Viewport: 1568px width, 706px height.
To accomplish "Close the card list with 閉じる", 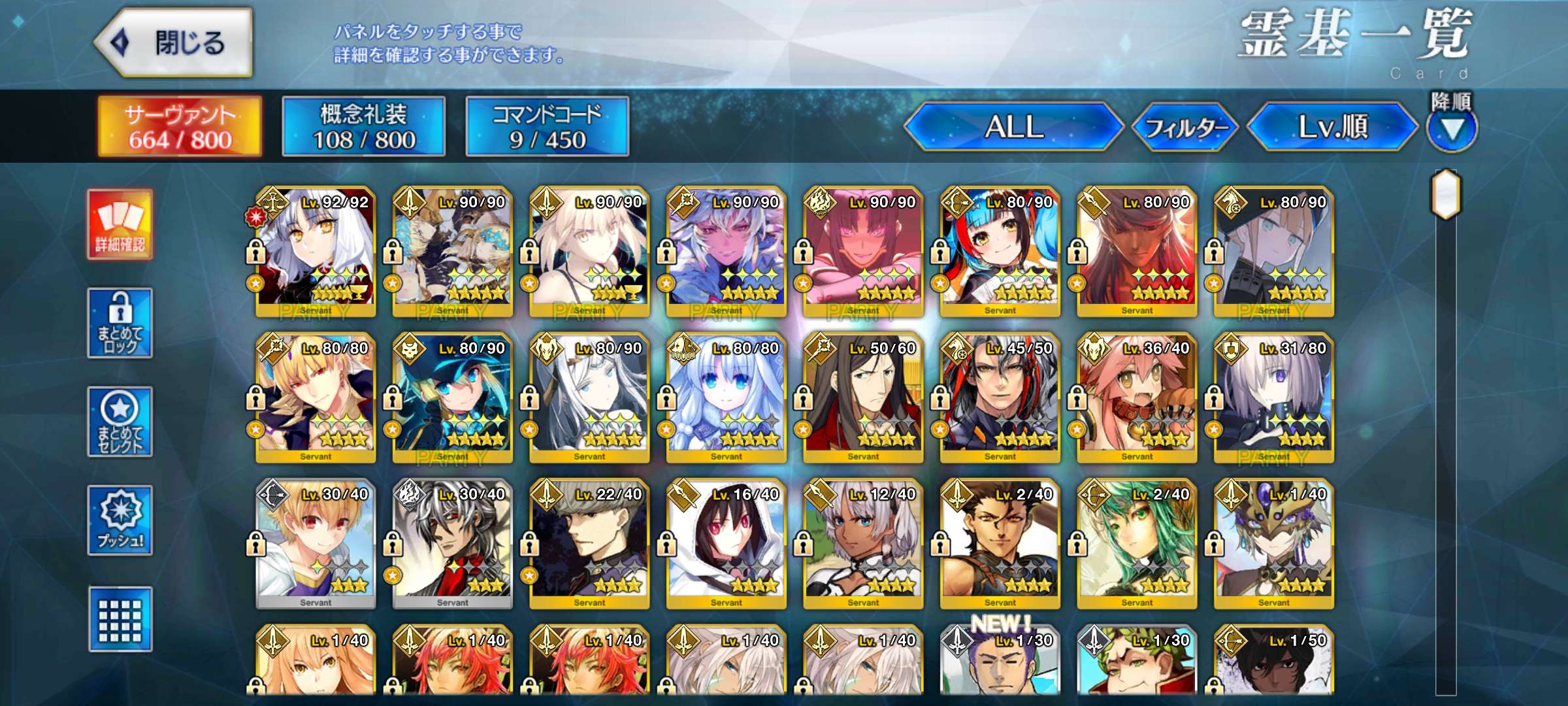I will (174, 42).
